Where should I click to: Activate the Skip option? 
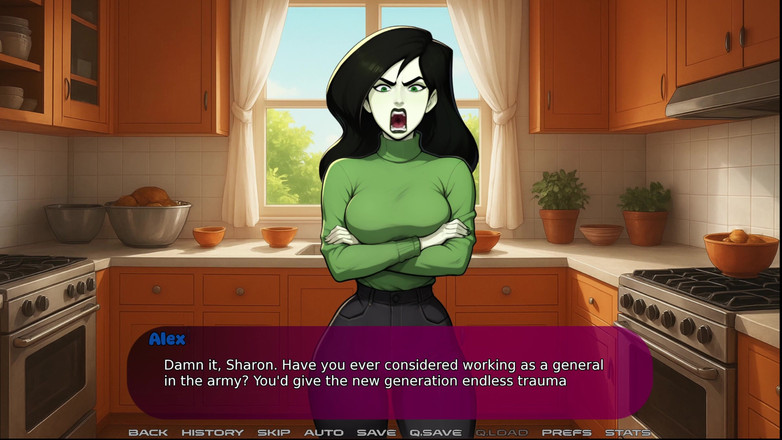point(273,432)
